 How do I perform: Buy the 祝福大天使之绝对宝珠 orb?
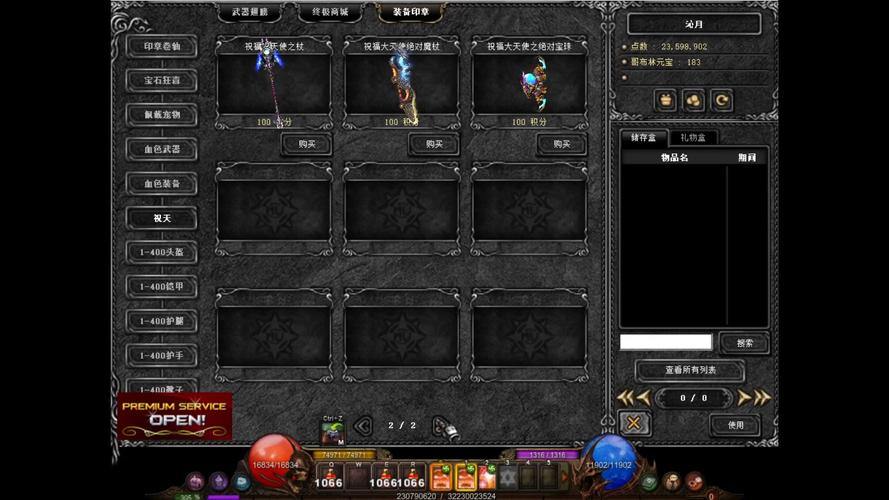click(561, 144)
